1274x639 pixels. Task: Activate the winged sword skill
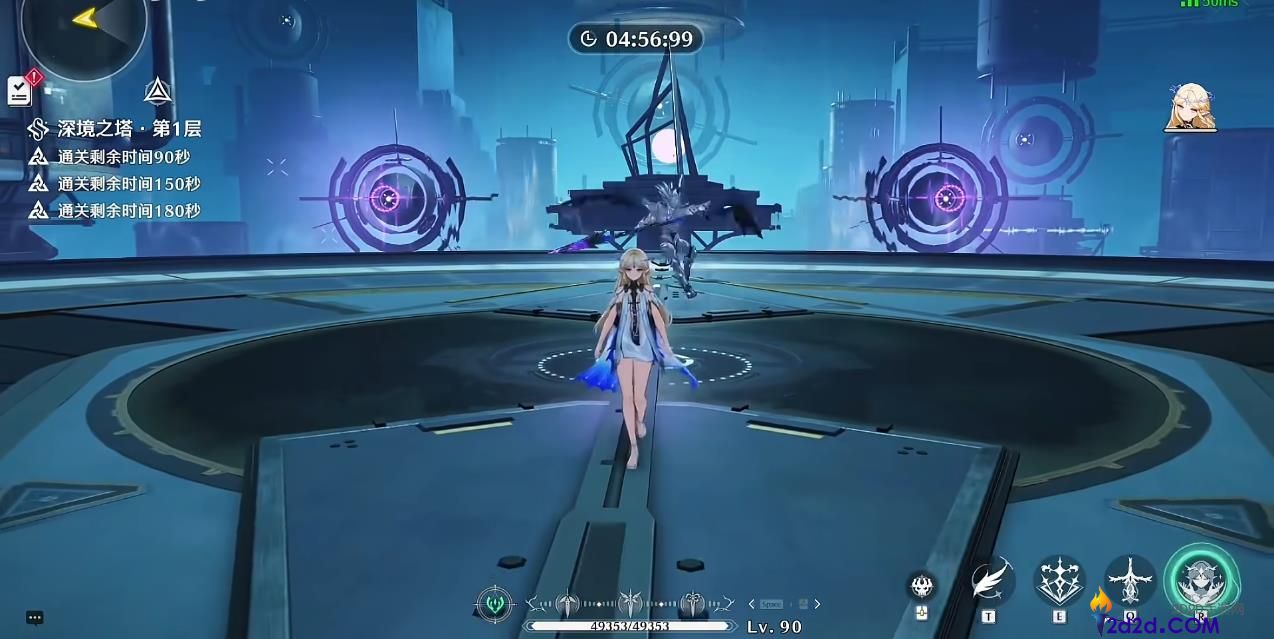(1130, 581)
